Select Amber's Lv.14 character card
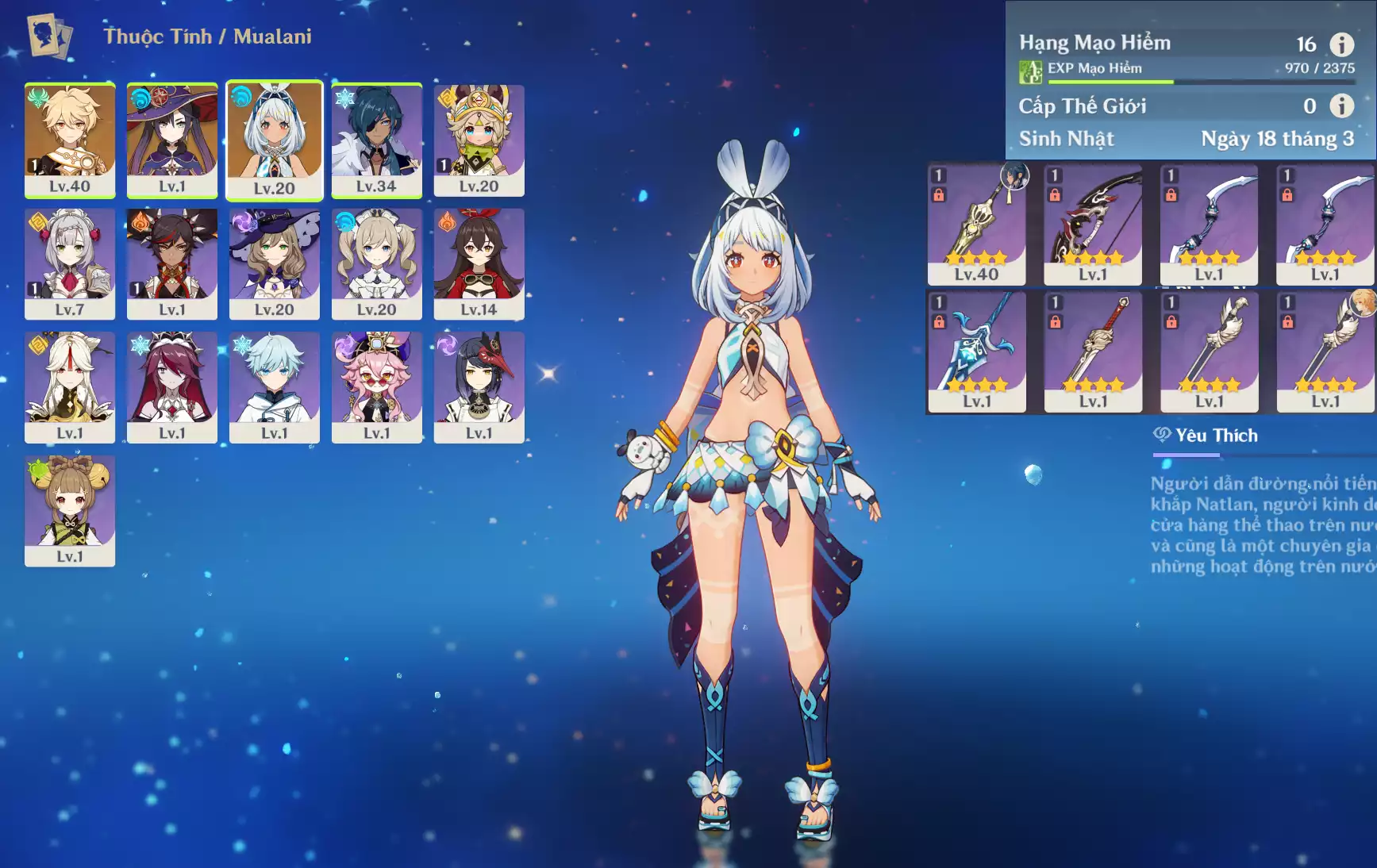This screenshot has height=868, width=1377. click(479, 263)
